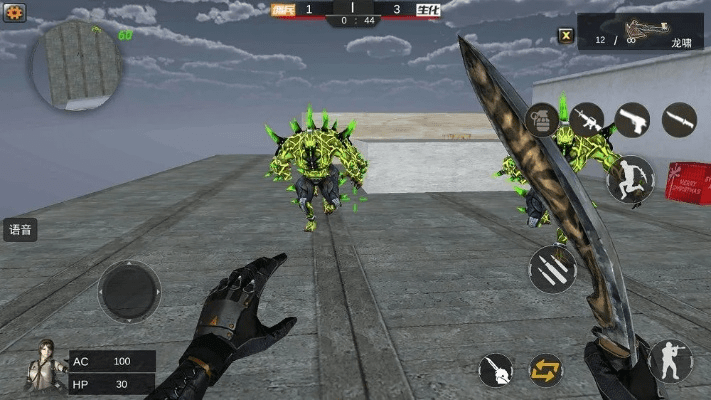This screenshot has height=400, width=711.
Task: Open the settings gear menu
Action: point(14,13)
